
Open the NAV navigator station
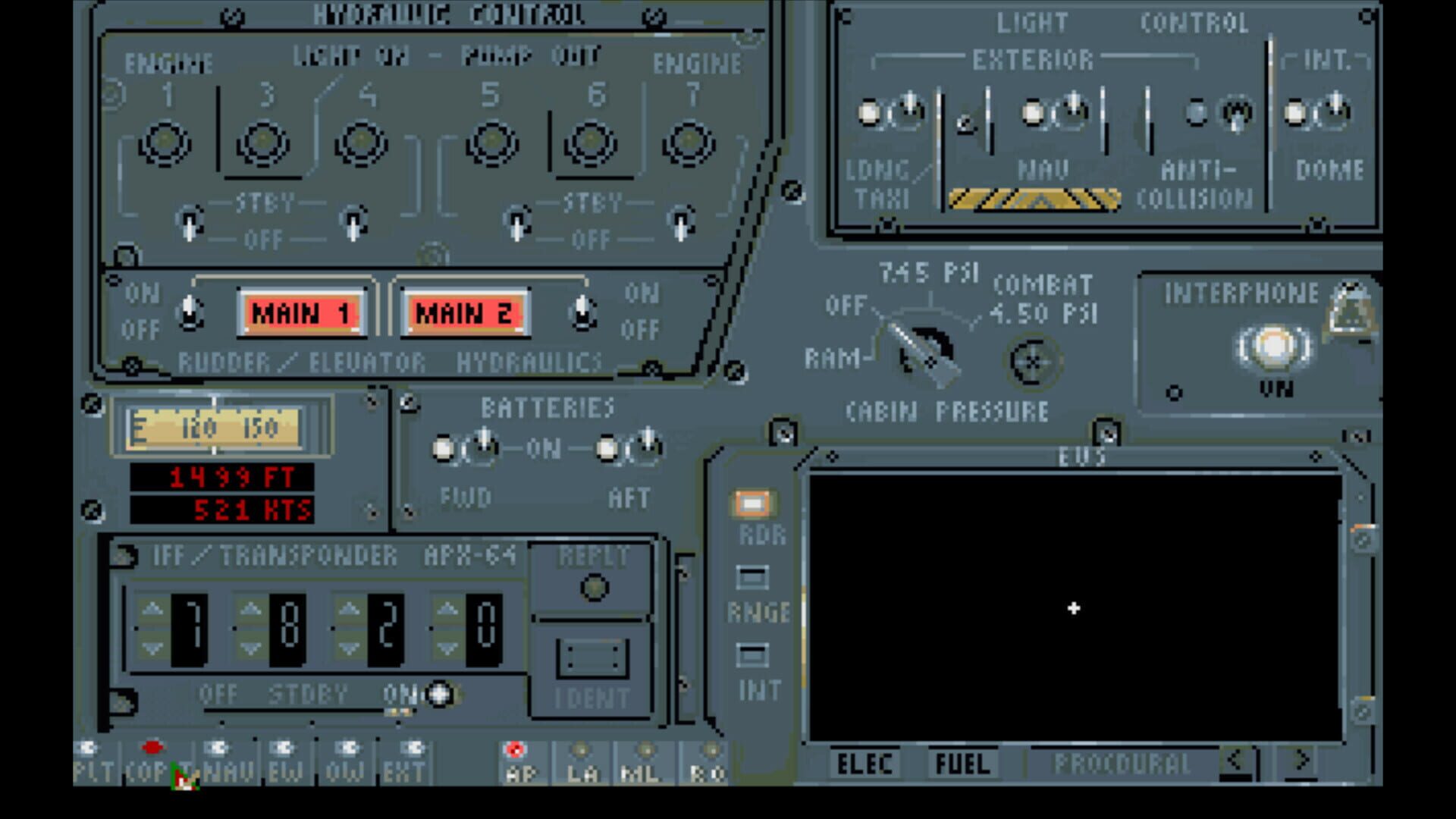coord(218,758)
